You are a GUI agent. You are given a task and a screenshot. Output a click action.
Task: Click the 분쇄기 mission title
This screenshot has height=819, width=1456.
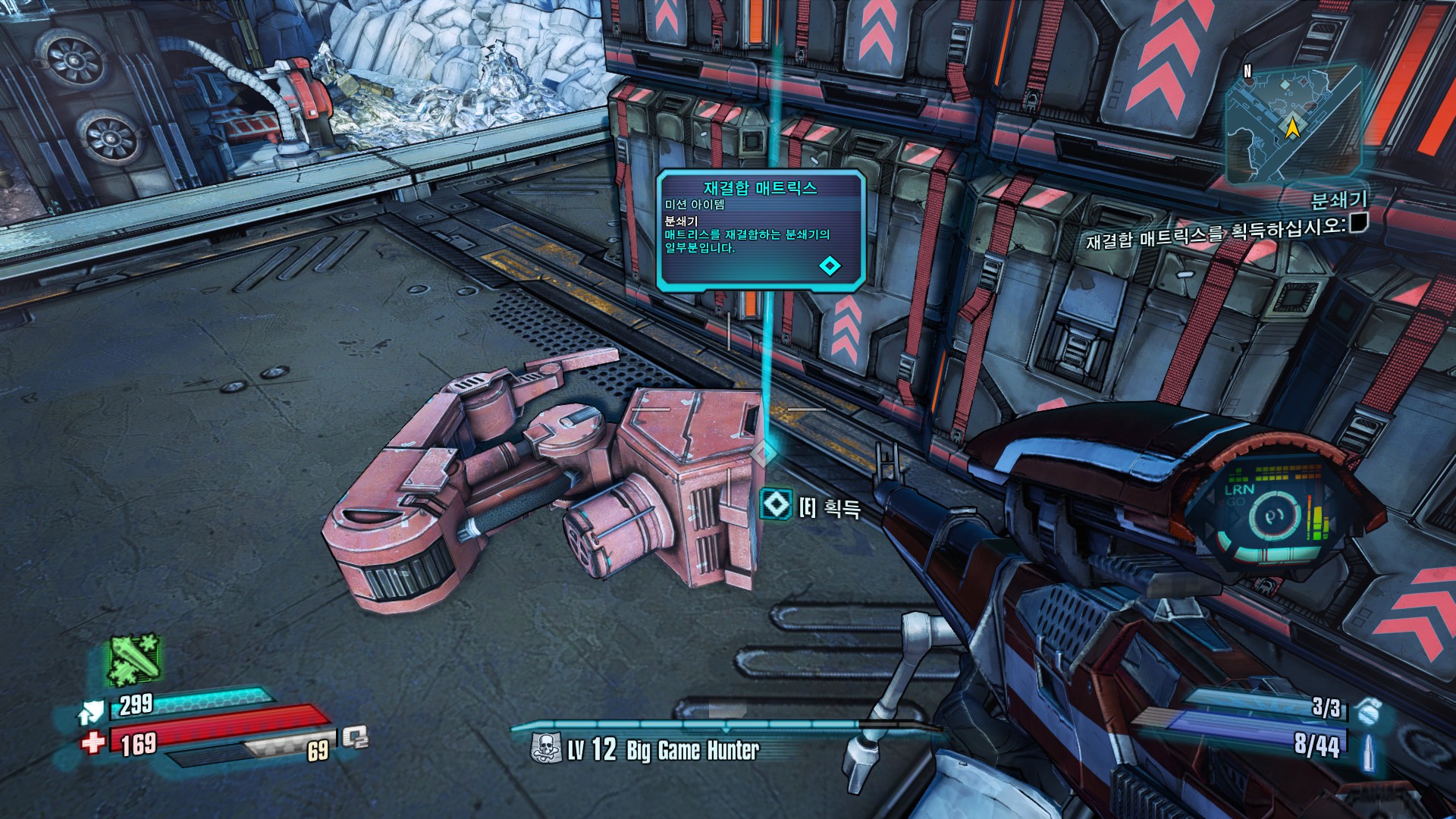(1339, 200)
